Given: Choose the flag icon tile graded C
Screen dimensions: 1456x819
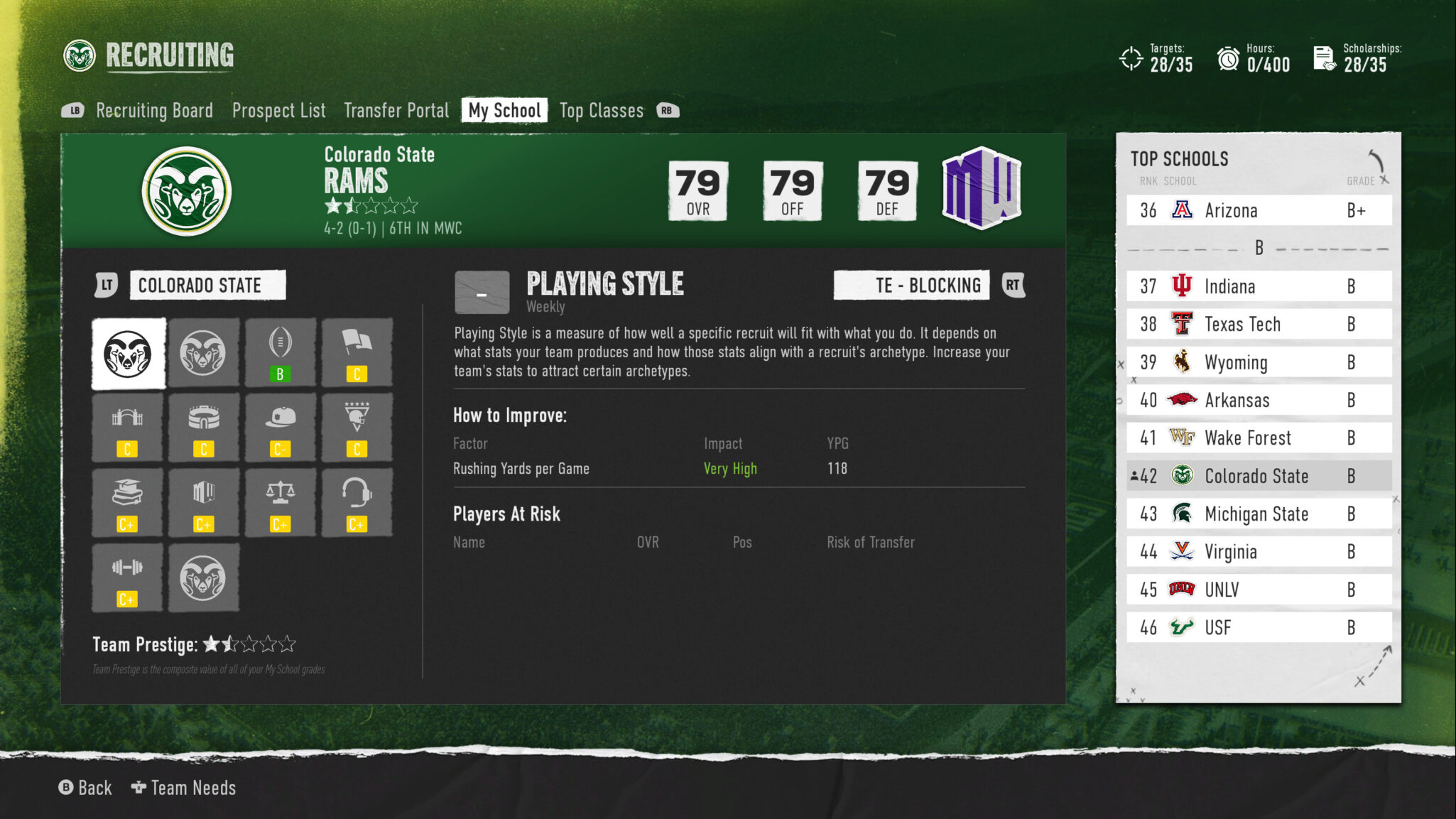Looking at the screenshot, I should 357,353.
